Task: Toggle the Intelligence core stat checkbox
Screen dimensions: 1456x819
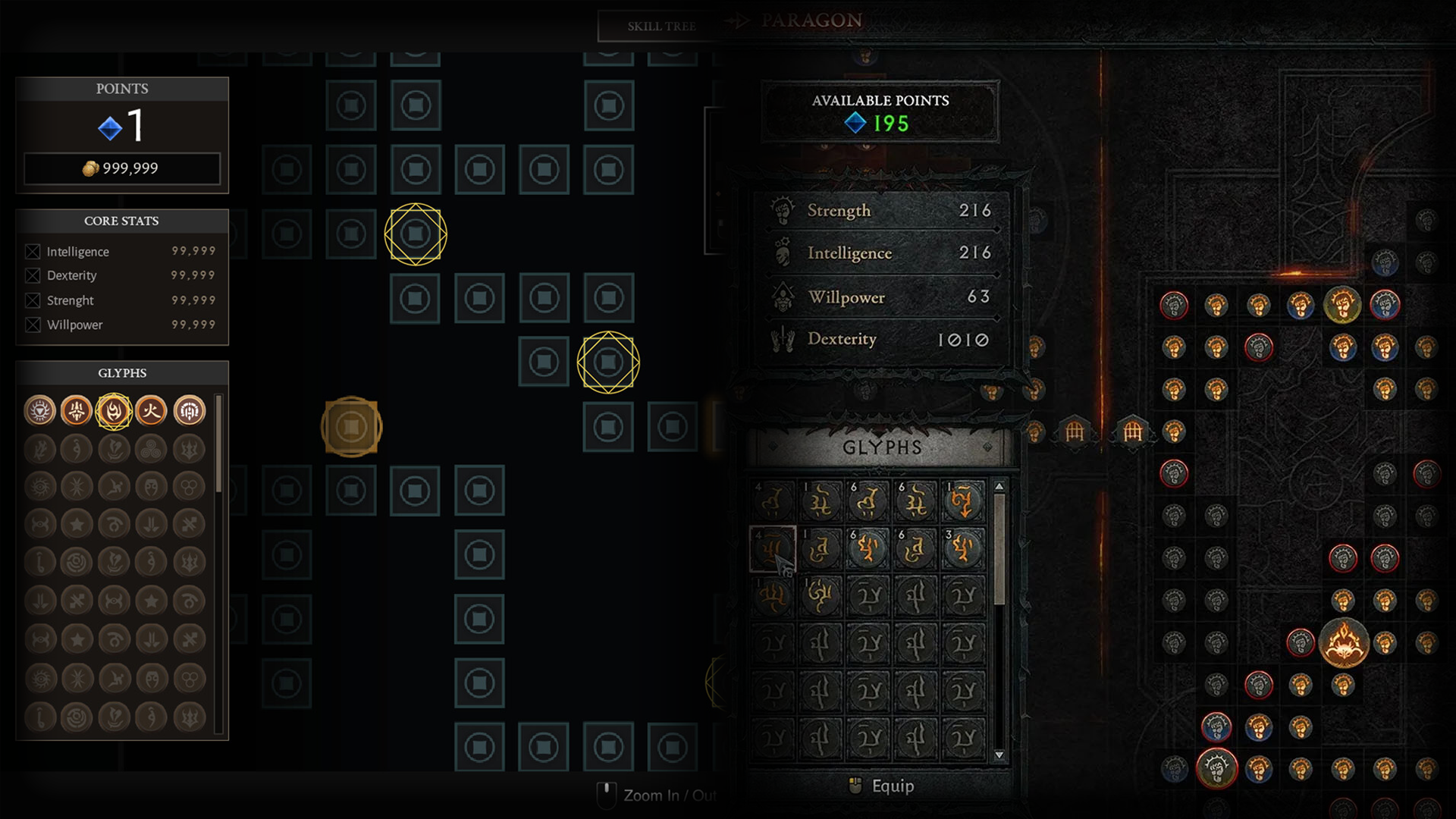Action: (x=33, y=252)
